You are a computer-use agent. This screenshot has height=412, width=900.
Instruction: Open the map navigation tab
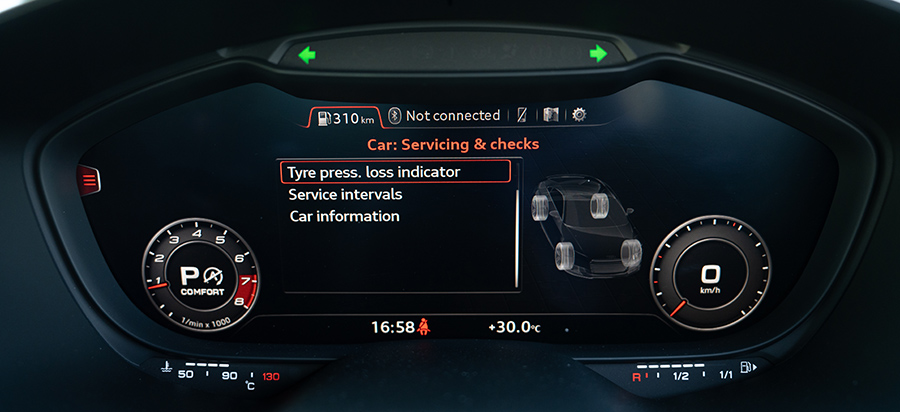tap(551, 116)
